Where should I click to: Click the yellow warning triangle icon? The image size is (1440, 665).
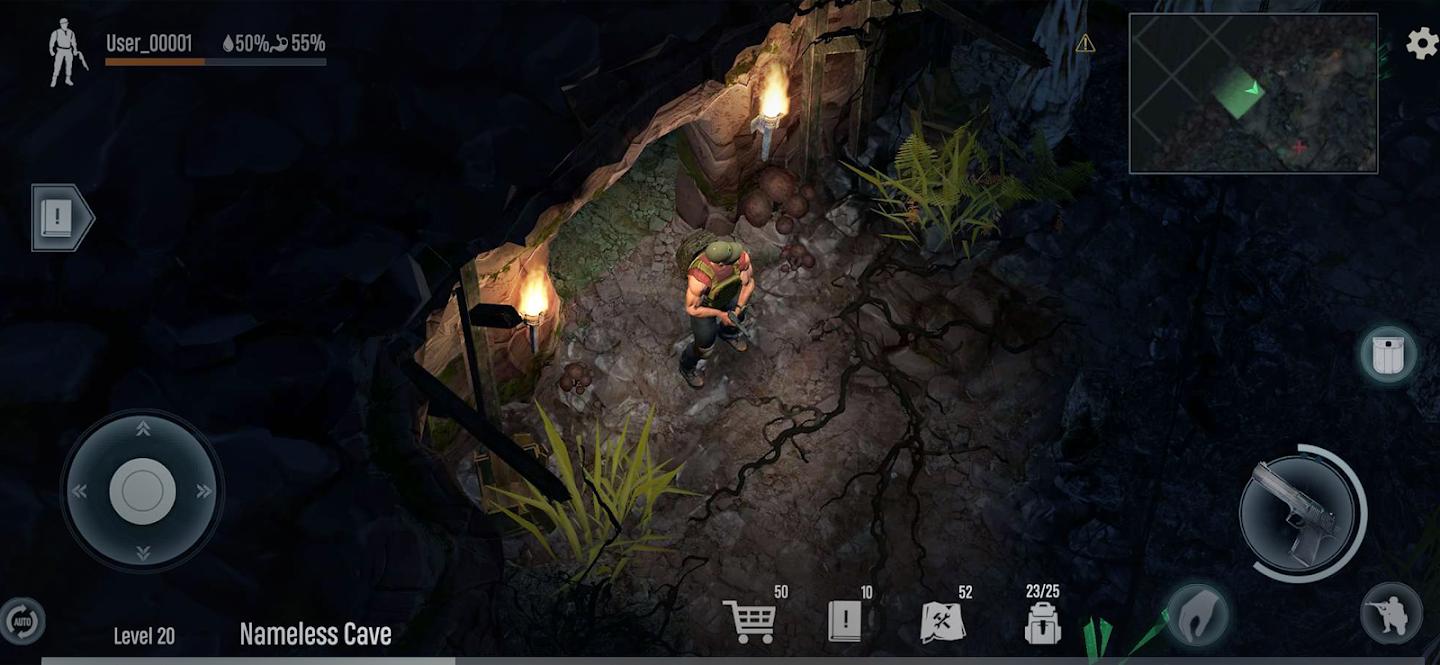coord(1085,43)
